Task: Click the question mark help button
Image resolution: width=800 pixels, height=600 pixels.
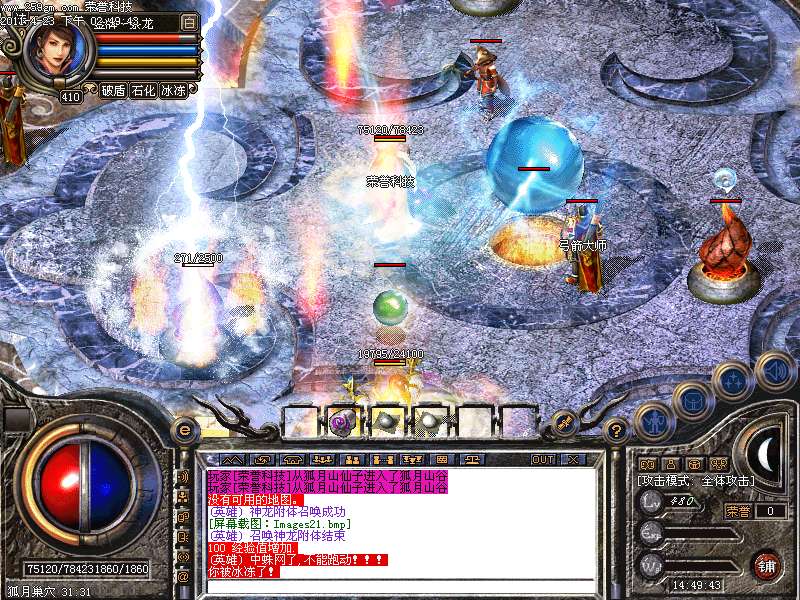Action: tap(617, 430)
